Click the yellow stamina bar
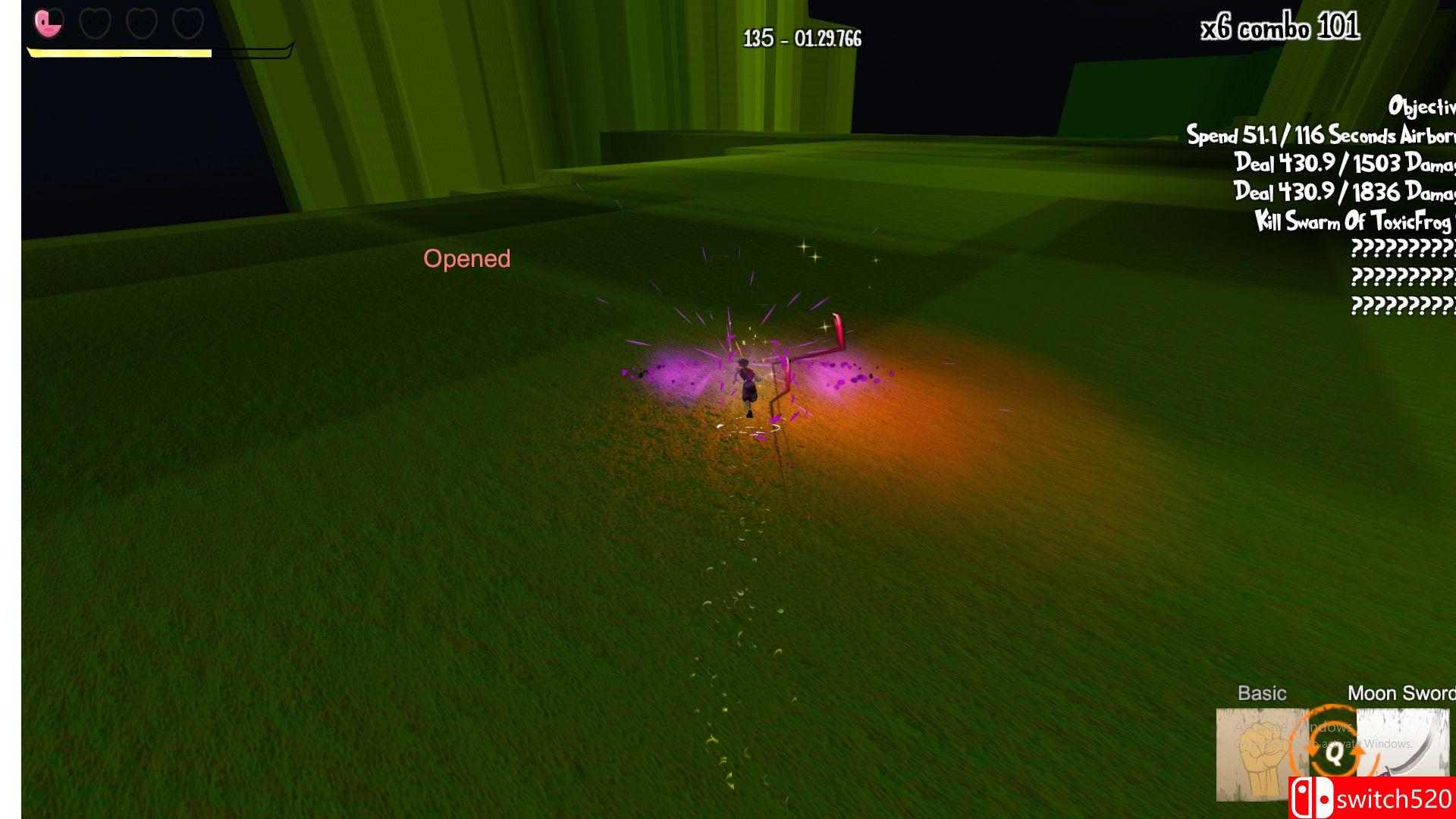 click(118, 53)
